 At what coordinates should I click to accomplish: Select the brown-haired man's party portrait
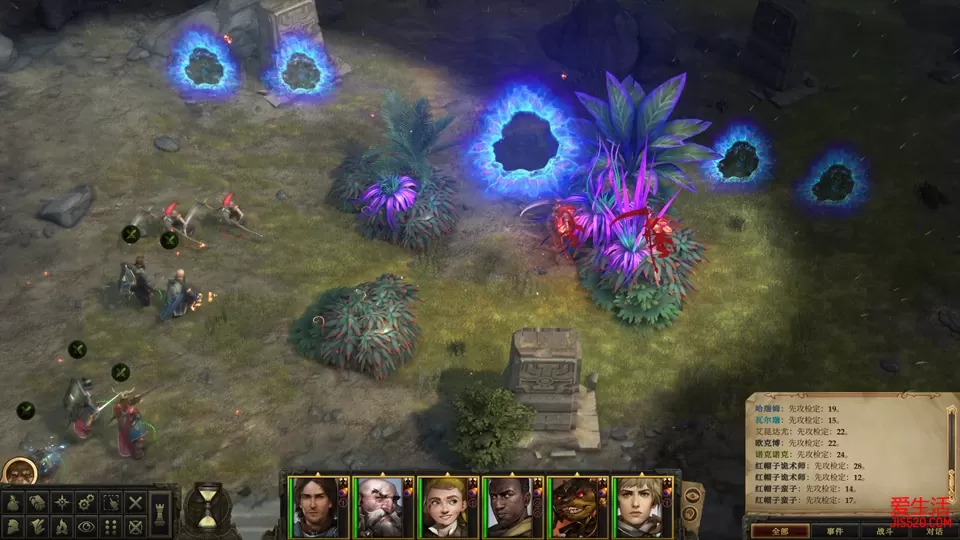click(x=318, y=506)
